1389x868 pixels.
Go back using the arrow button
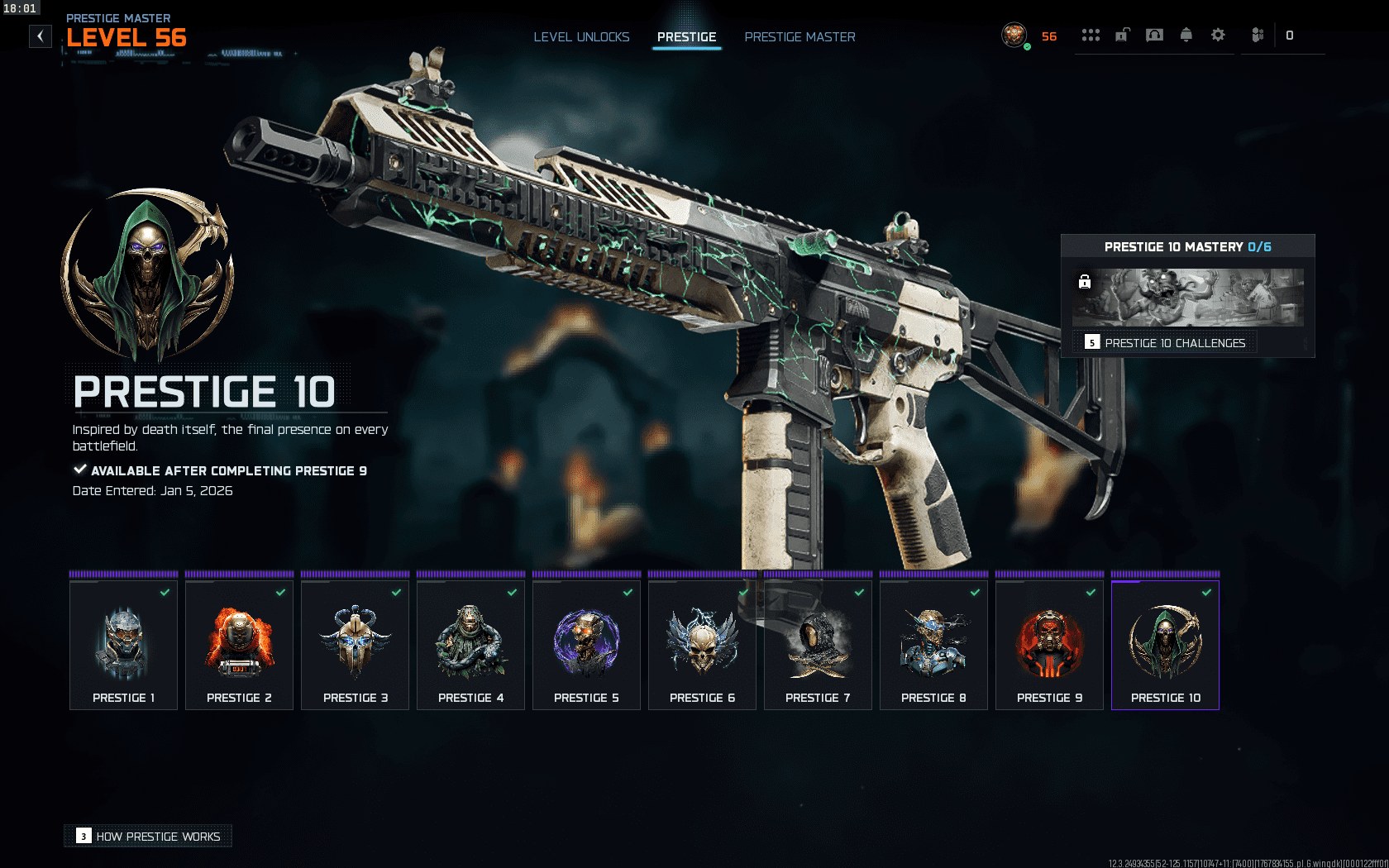(x=41, y=36)
